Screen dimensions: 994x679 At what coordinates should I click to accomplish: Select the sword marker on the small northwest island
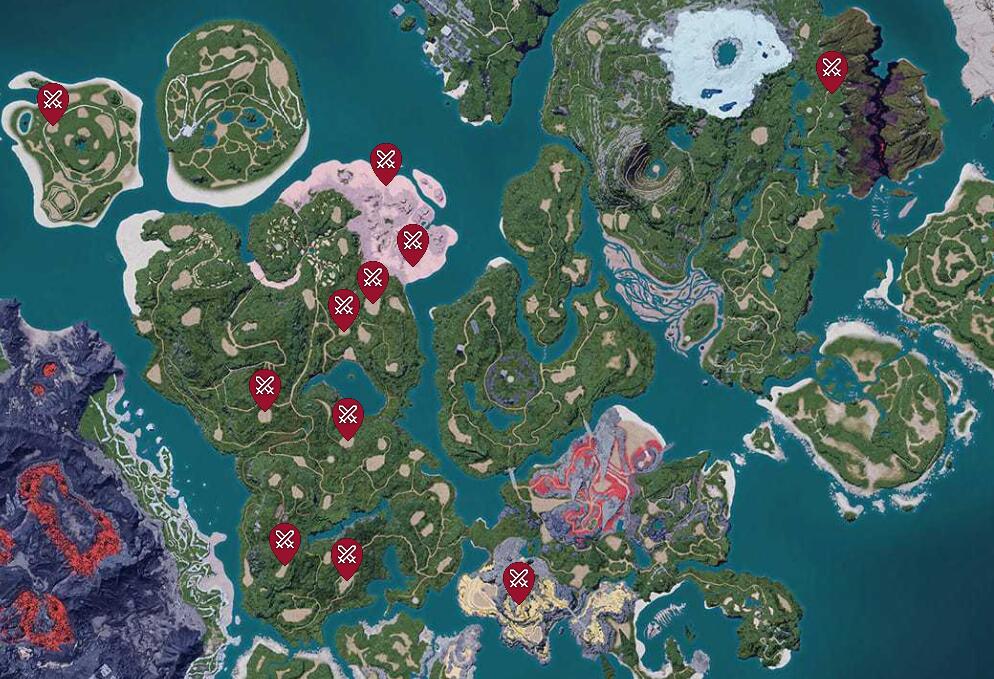53,101
